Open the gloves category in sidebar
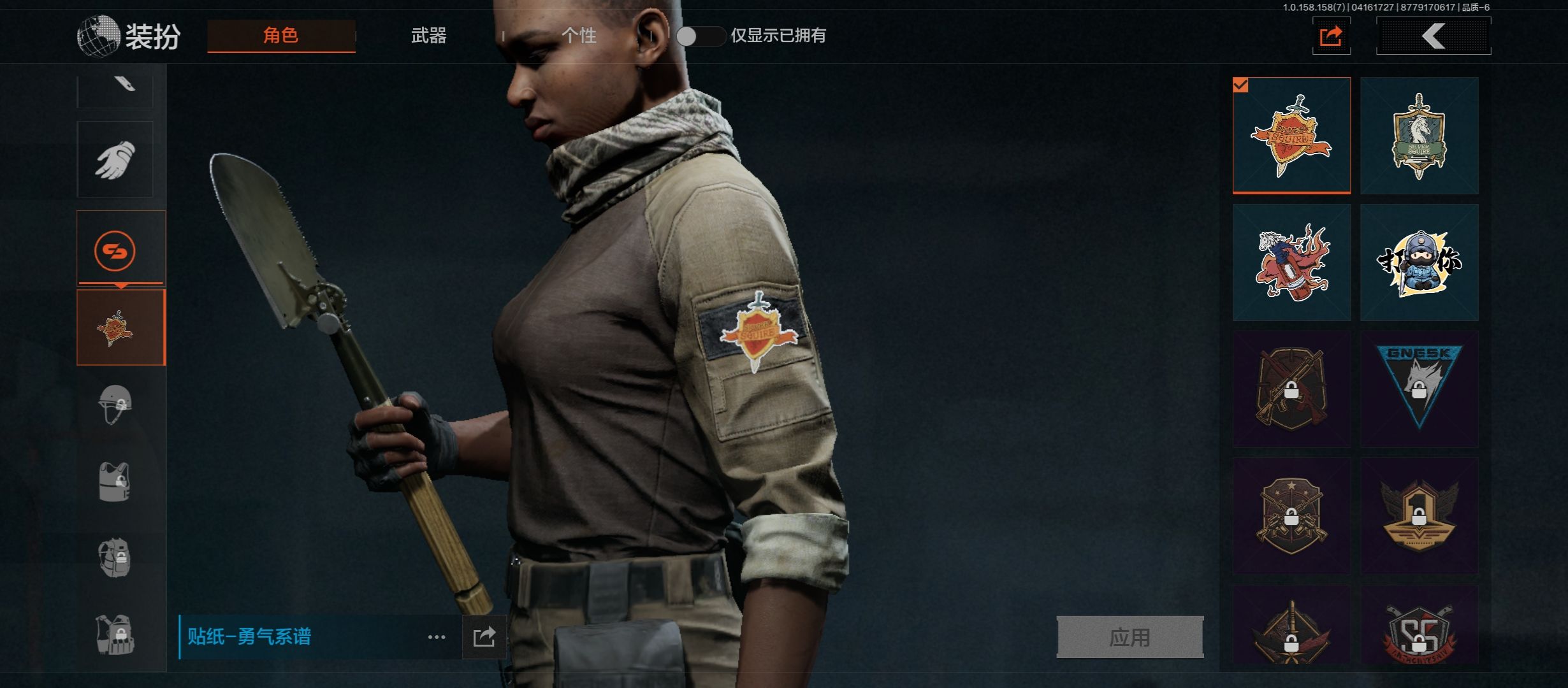The image size is (1568, 688). (115, 159)
